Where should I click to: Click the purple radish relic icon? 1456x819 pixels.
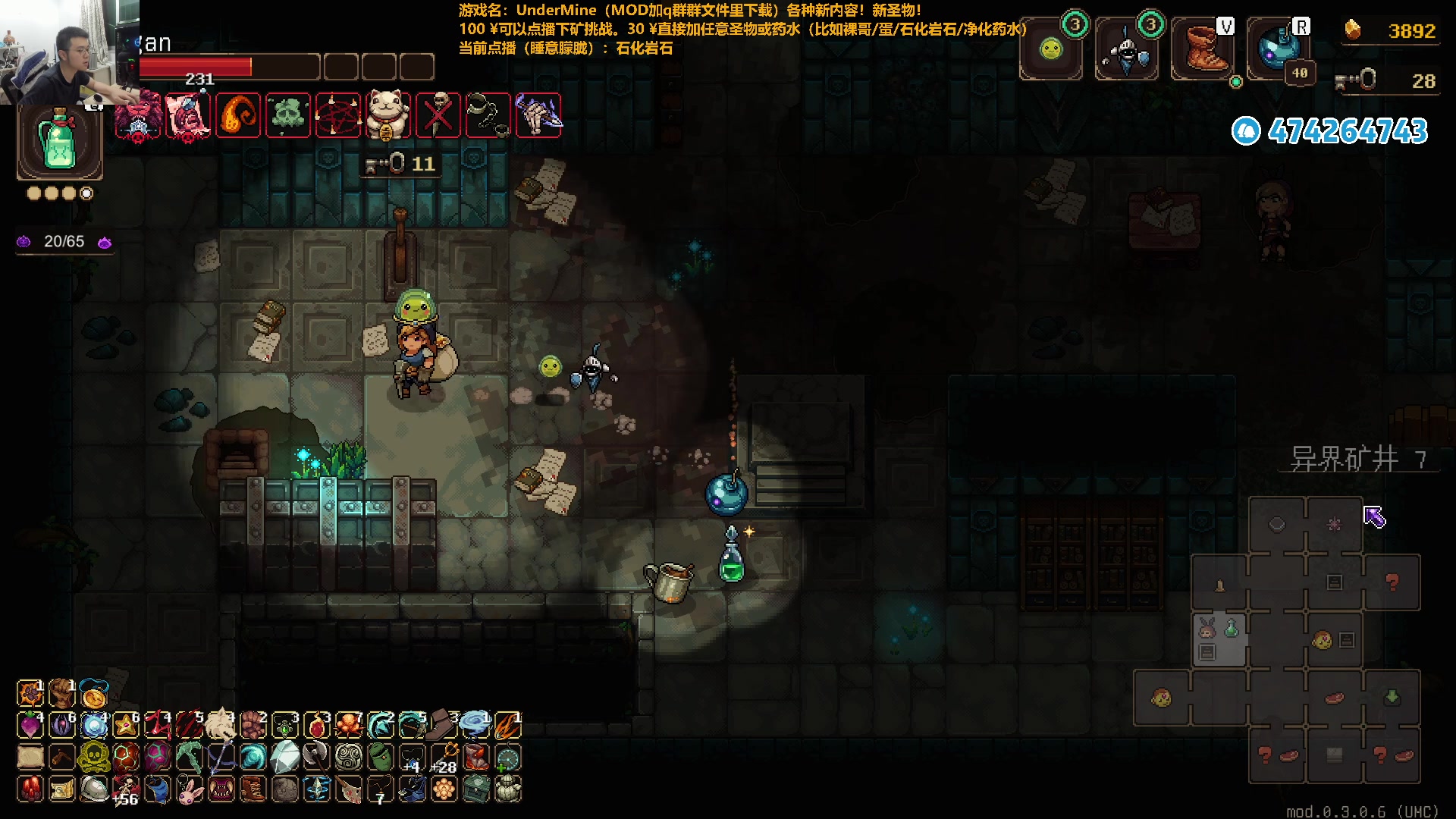pyautogui.click(x=30, y=725)
